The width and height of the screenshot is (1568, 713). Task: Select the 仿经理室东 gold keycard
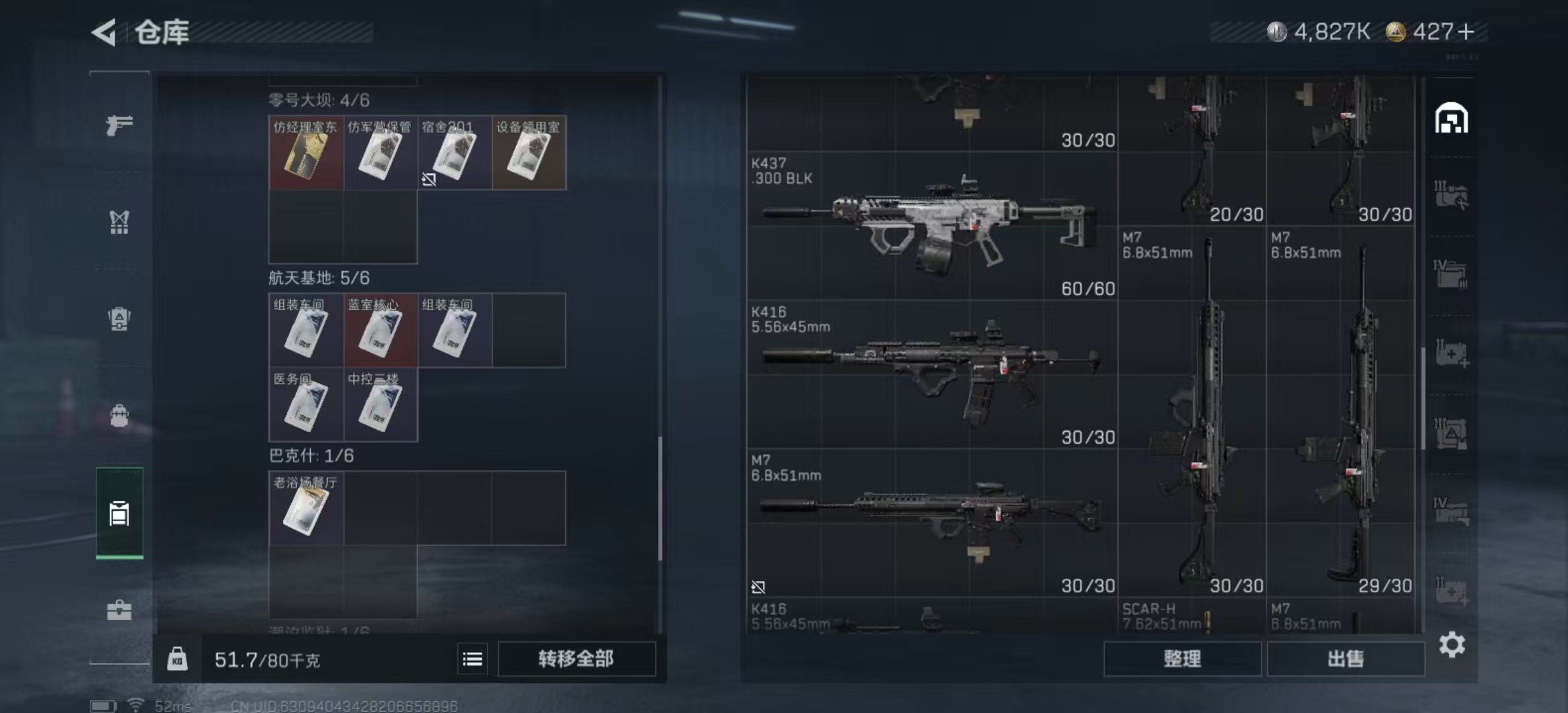coord(306,153)
